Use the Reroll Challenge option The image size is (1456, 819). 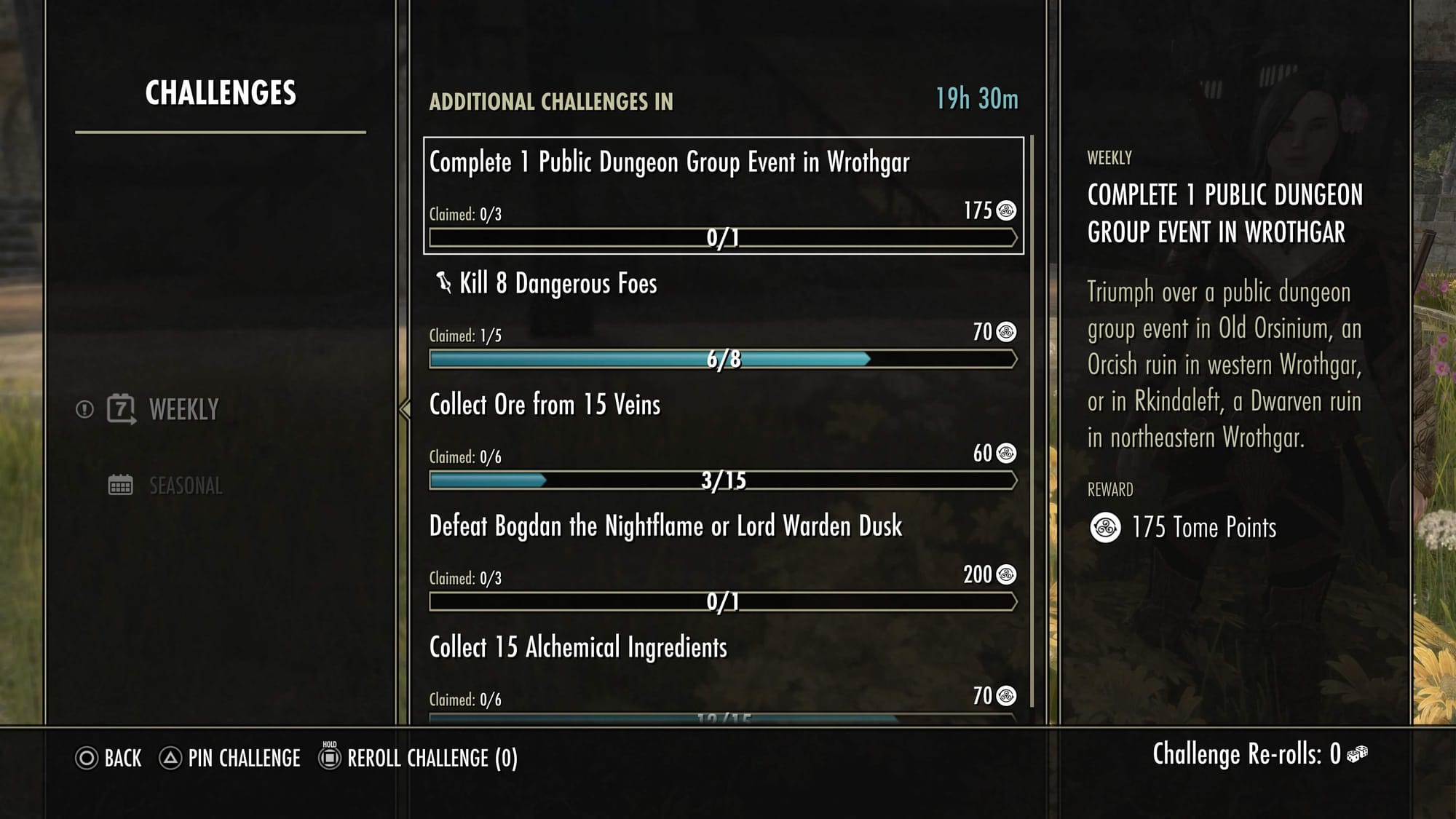point(432,759)
